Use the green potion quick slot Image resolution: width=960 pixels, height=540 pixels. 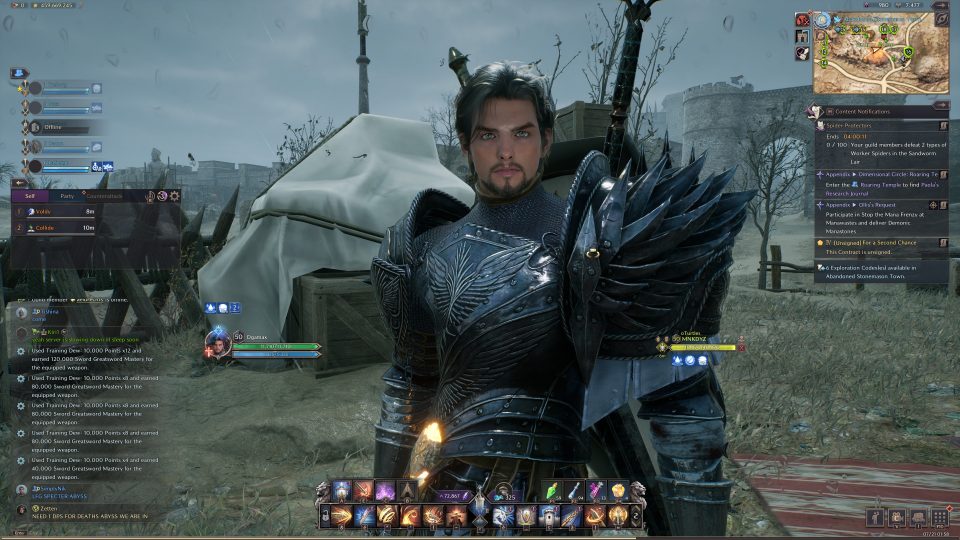[x=555, y=491]
